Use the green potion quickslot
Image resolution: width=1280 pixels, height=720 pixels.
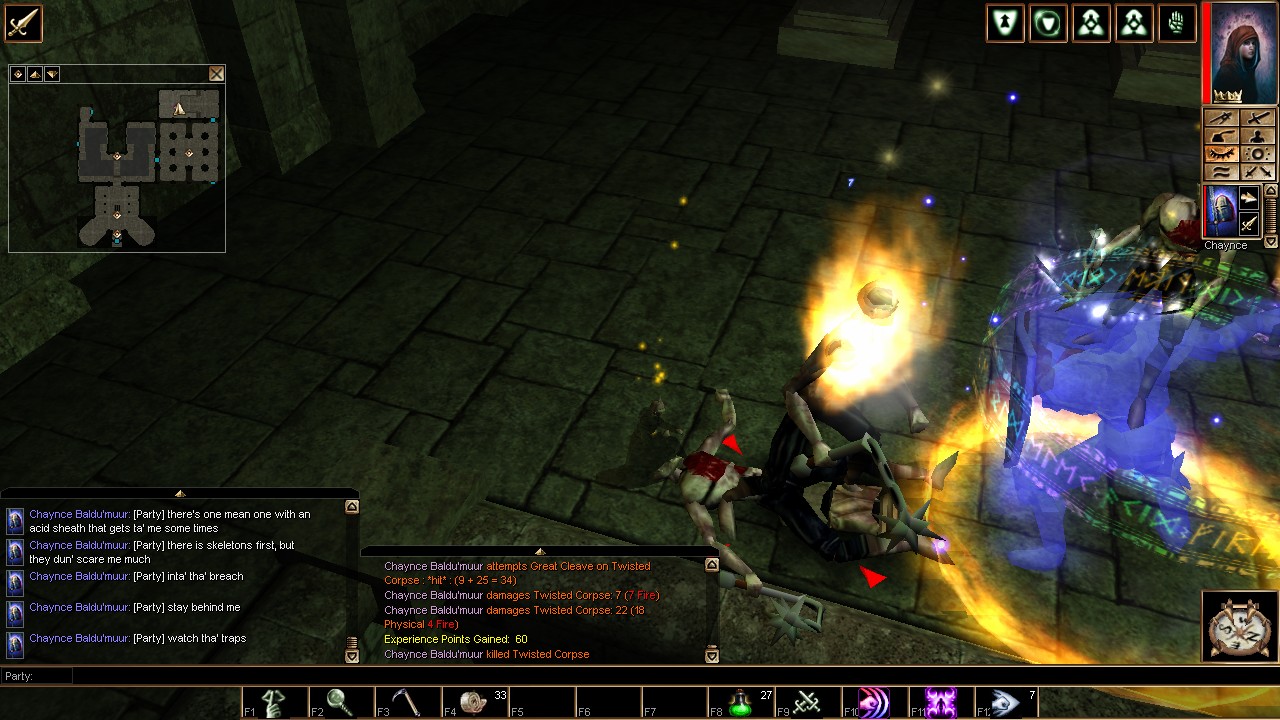click(x=741, y=703)
